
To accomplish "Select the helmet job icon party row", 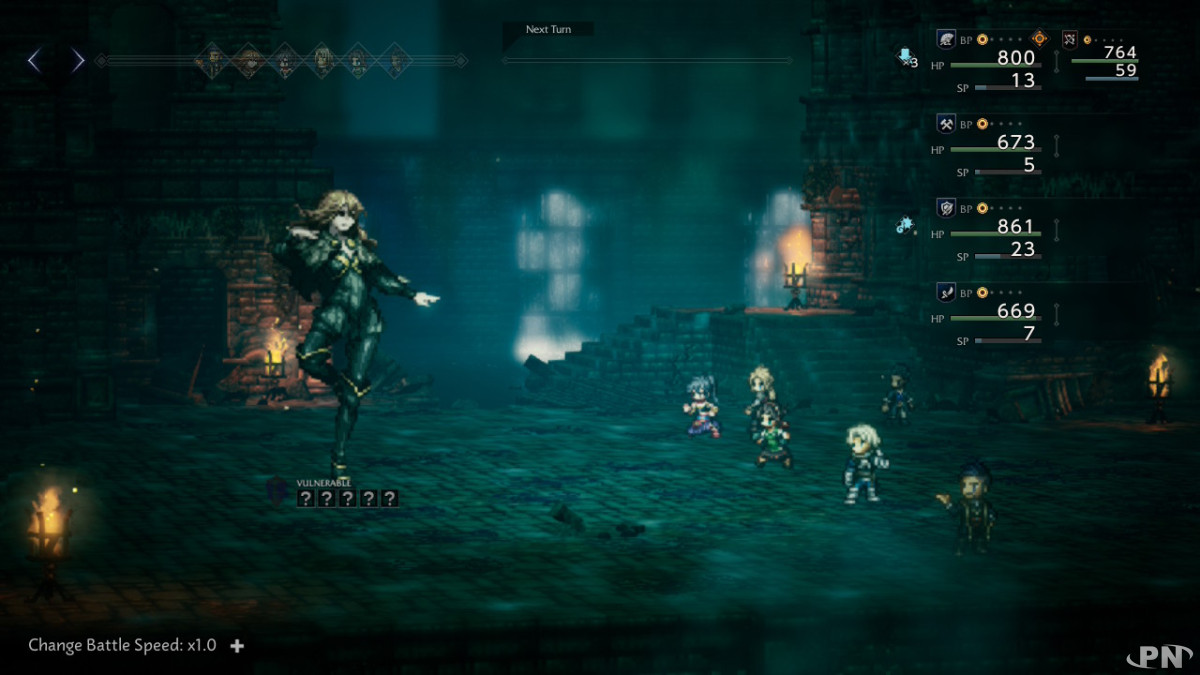I will tap(945, 39).
